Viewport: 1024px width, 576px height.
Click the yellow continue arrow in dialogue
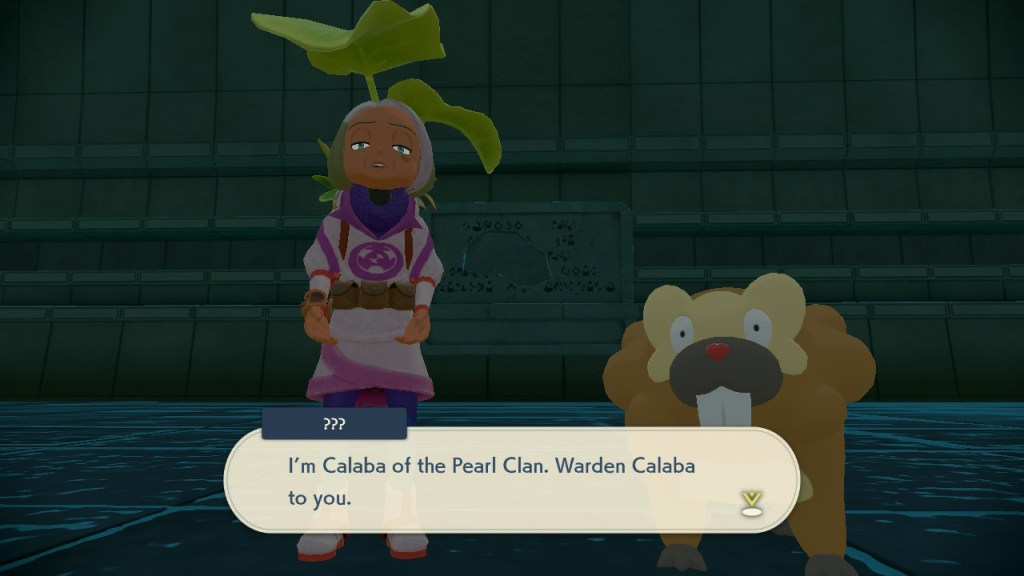click(750, 503)
